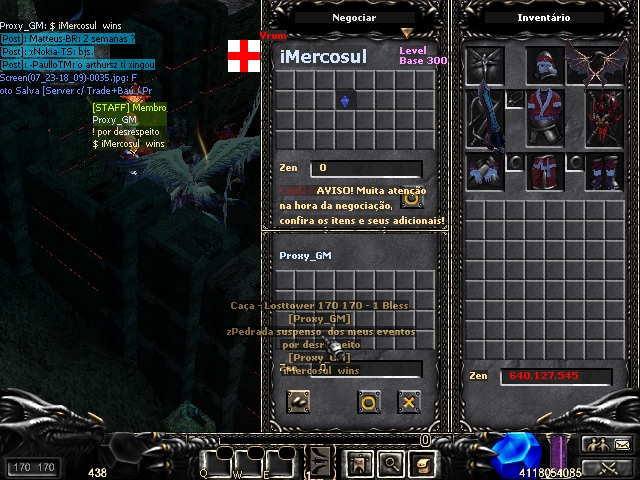
Task: Open the character info panel button
Action: click(359, 464)
